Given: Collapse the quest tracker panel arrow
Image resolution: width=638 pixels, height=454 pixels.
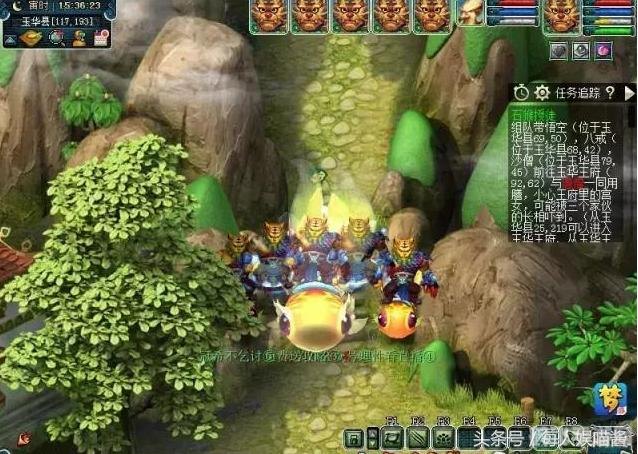Looking at the screenshot, I should click(627, 93).
